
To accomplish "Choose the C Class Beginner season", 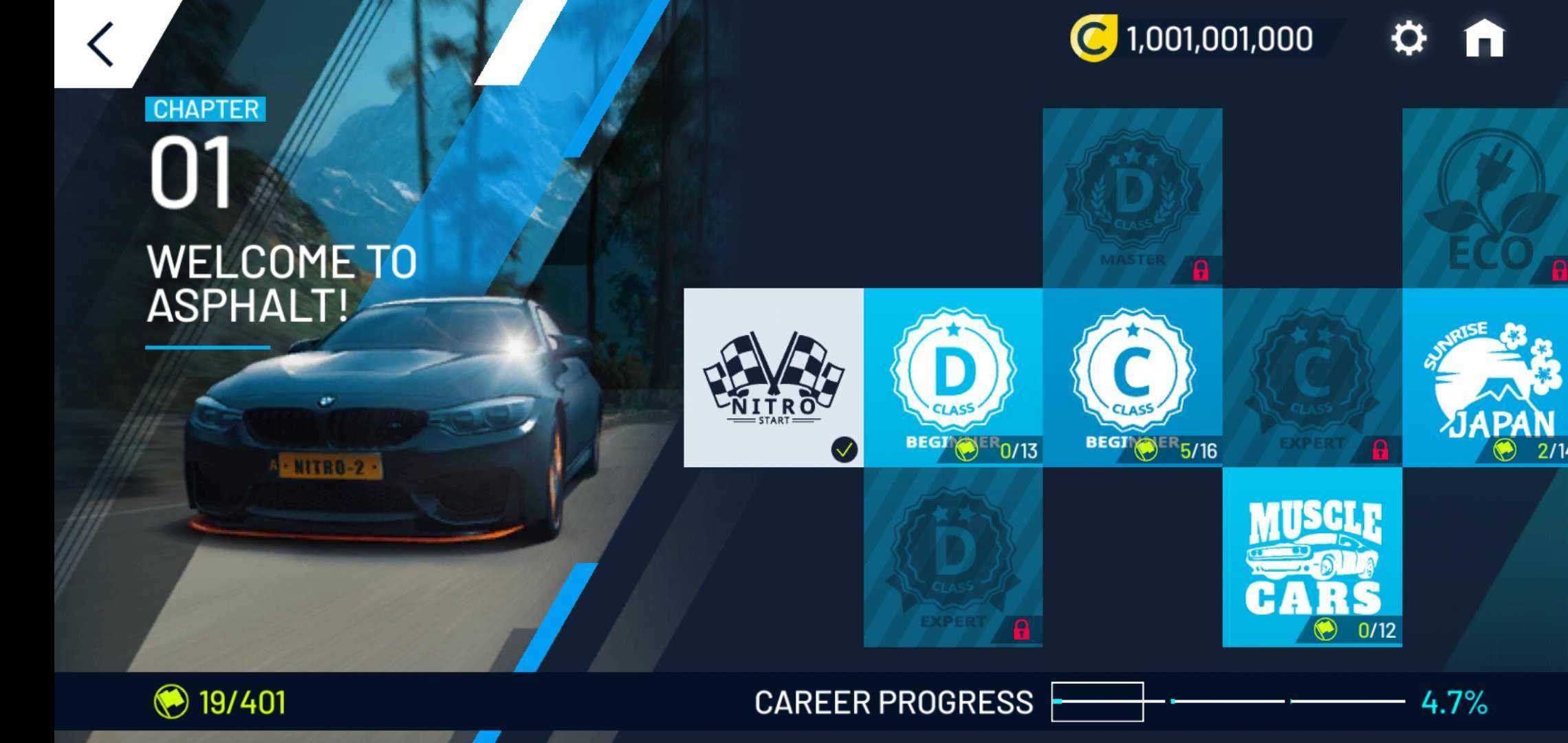I will point(1133,378).
